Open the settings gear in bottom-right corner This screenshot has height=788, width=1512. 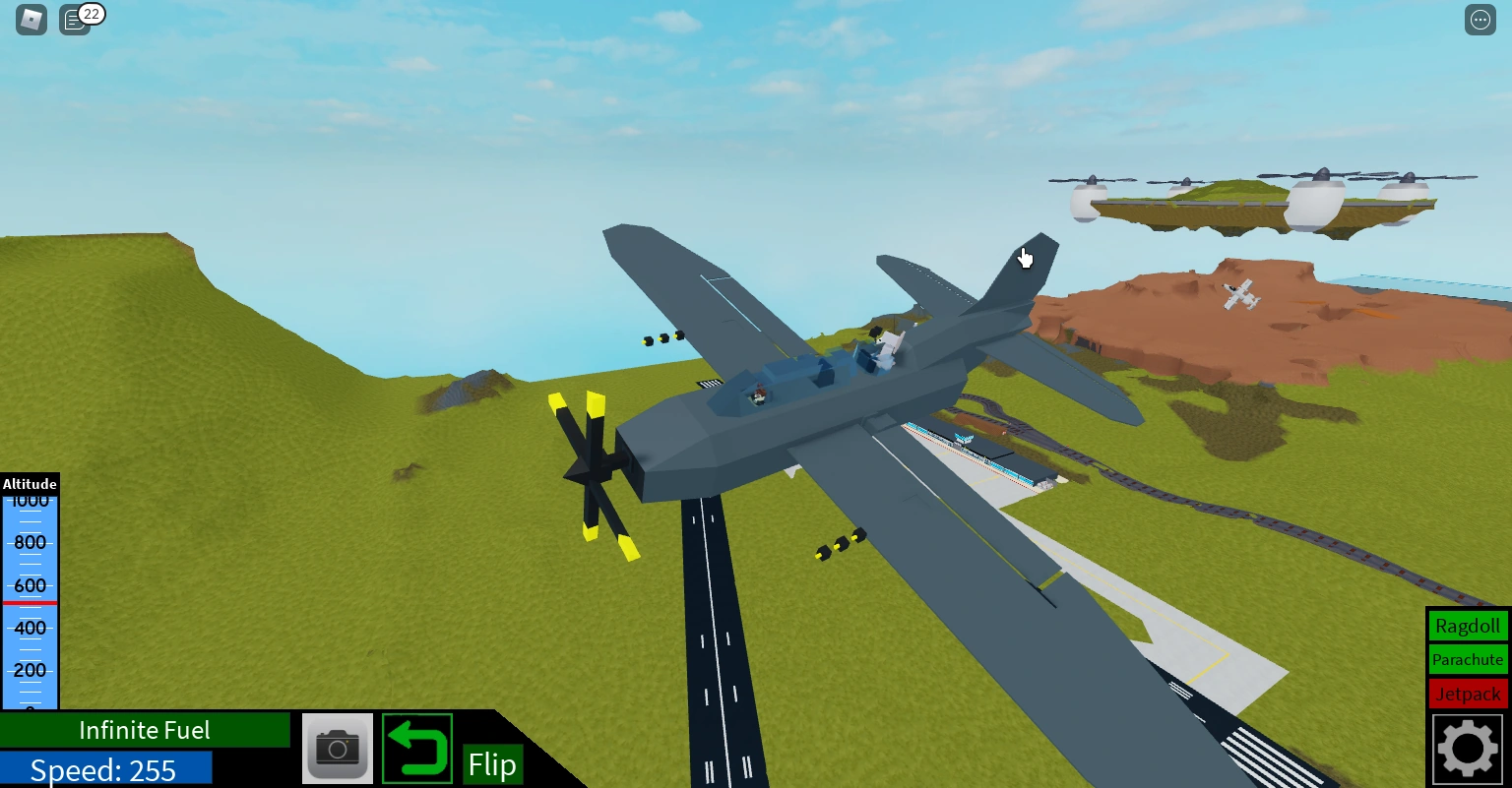1467,748
